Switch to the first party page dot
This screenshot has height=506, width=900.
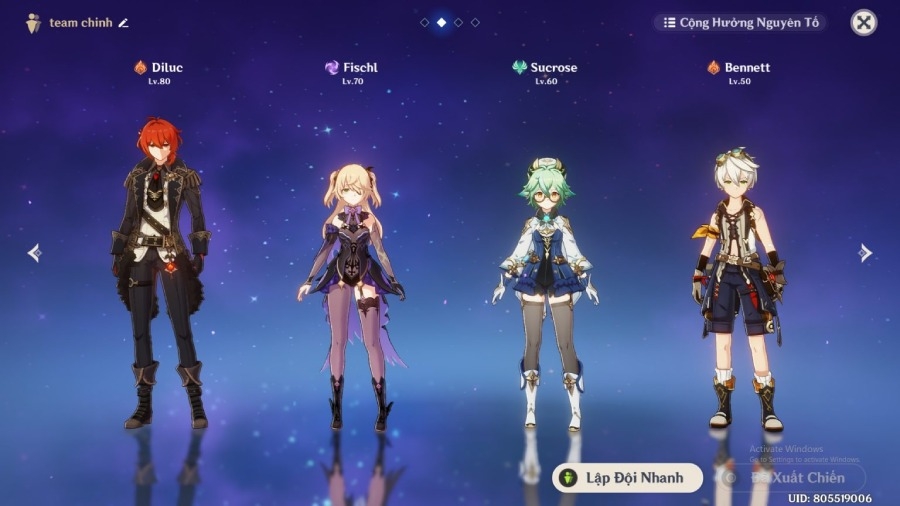tap(425, 22)
